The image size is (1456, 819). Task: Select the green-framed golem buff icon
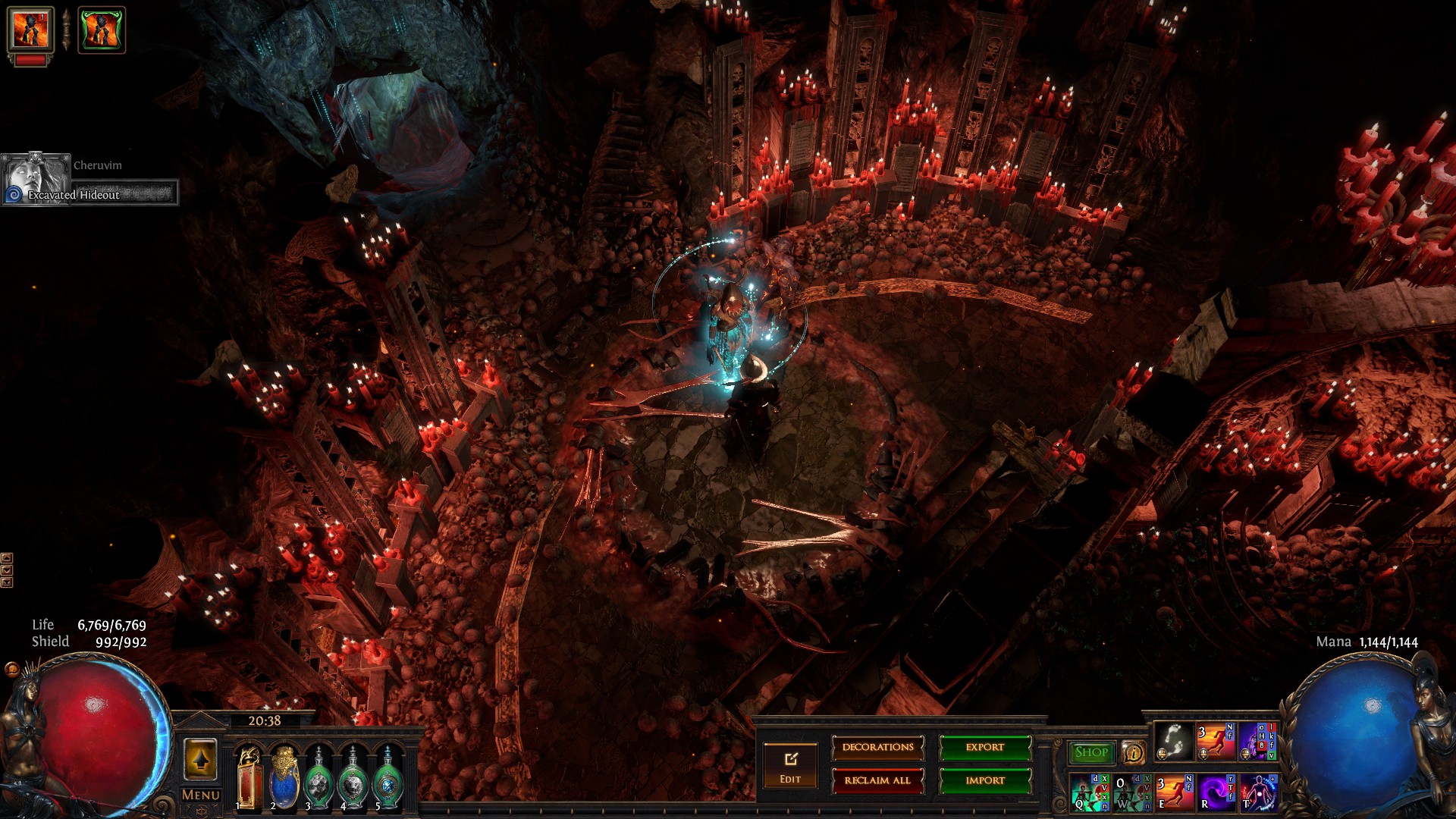102,30
